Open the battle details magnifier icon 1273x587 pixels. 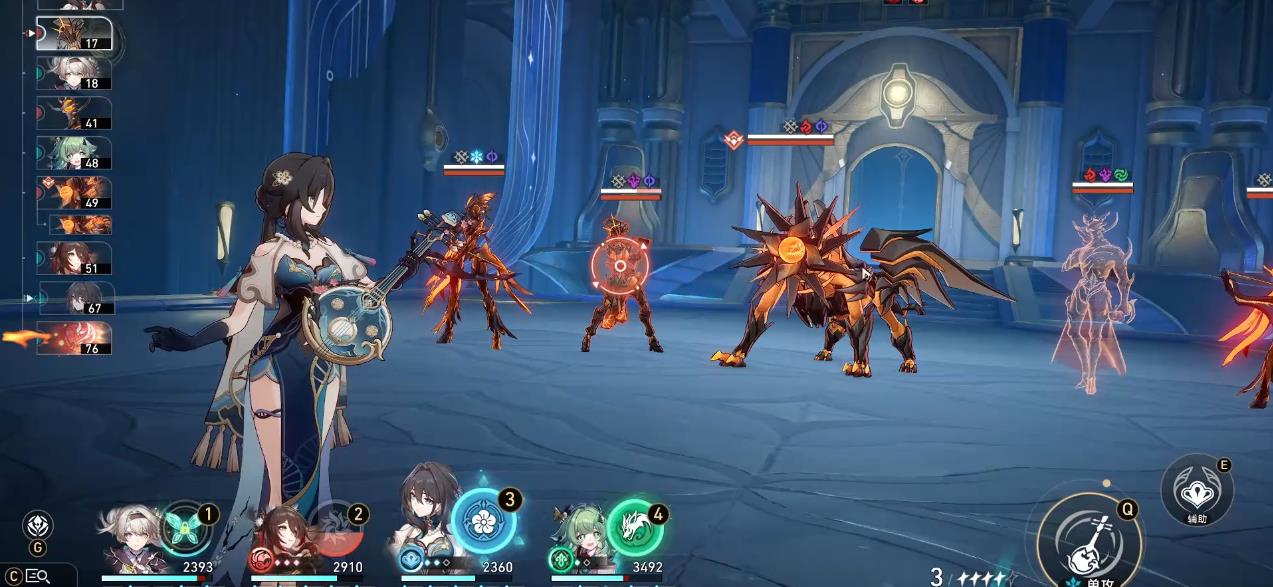(38, 575)
